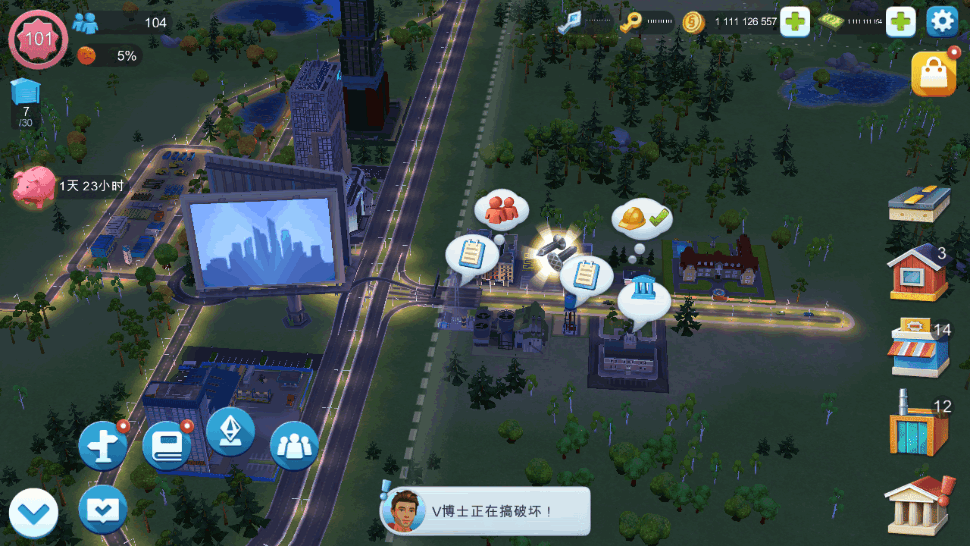Read the advisor message about Dr. V
This screenshot has width=970, height=546.
pos(486,511)
